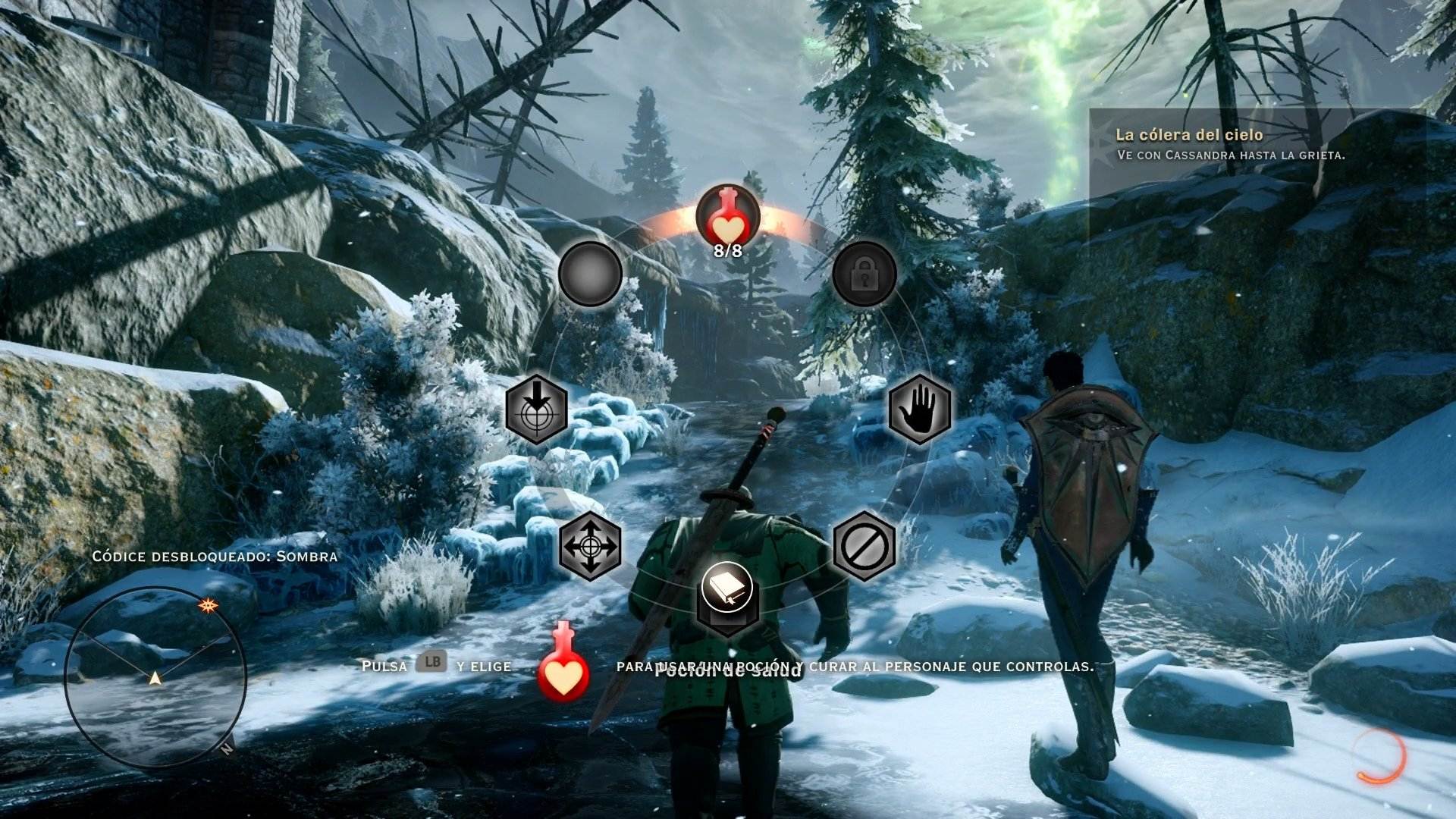Click the padlocked potion slot
The width and height of the screenshot is (1456, 819).
(x=864, y=275)
